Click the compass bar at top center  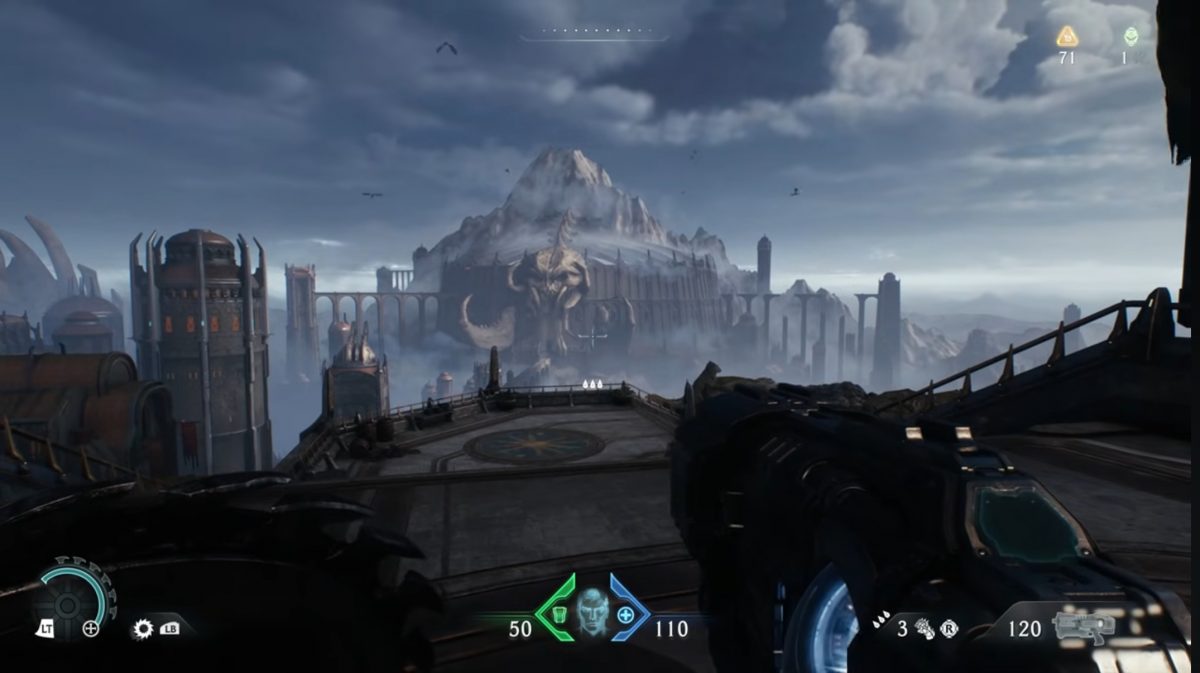(x=593, y=35)
